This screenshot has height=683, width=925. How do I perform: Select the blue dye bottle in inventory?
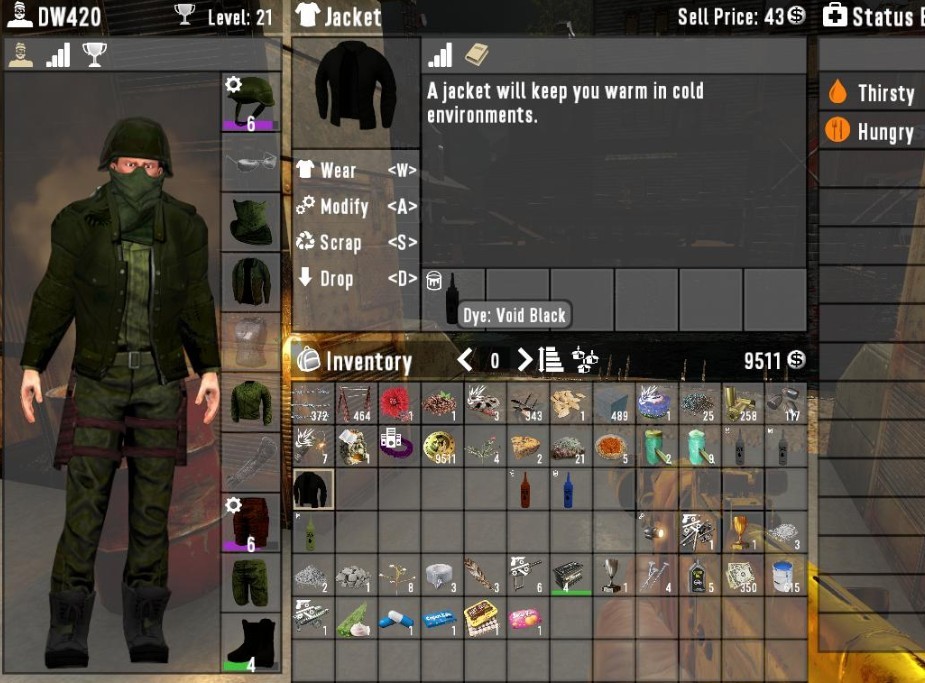(x=569, y=490)
